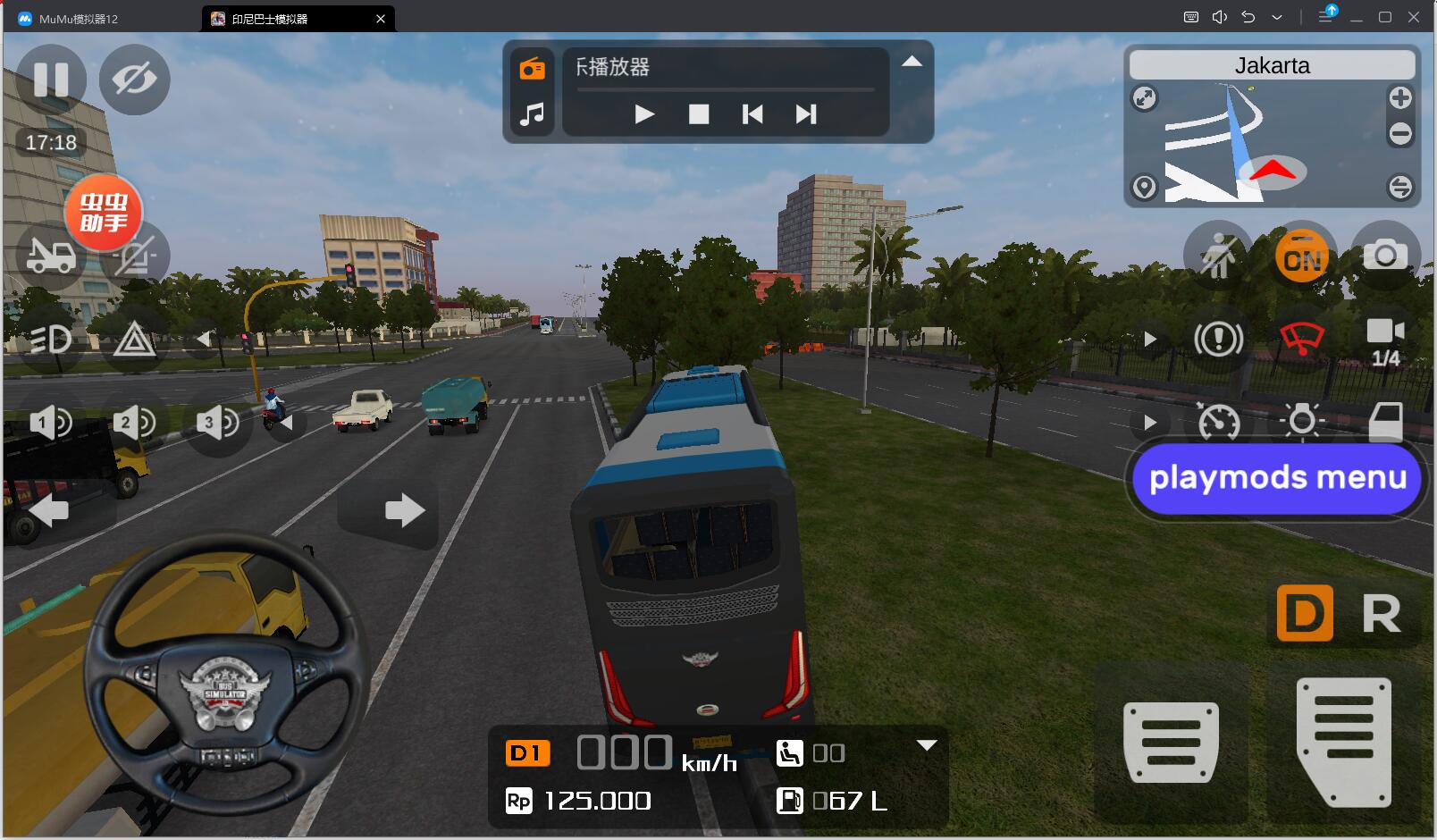Switch the camera view
Image resolution: width=1437 pixels, height=840 pixels.
(1385, 340)
